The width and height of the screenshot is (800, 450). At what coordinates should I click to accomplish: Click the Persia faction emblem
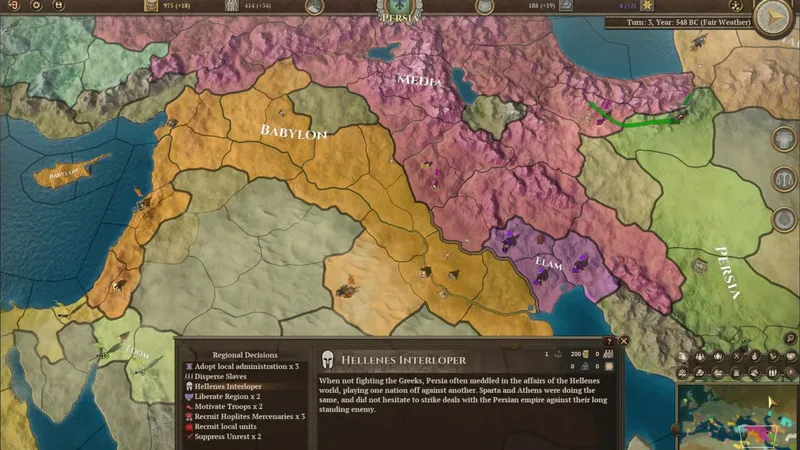click(x=400, y=8)
